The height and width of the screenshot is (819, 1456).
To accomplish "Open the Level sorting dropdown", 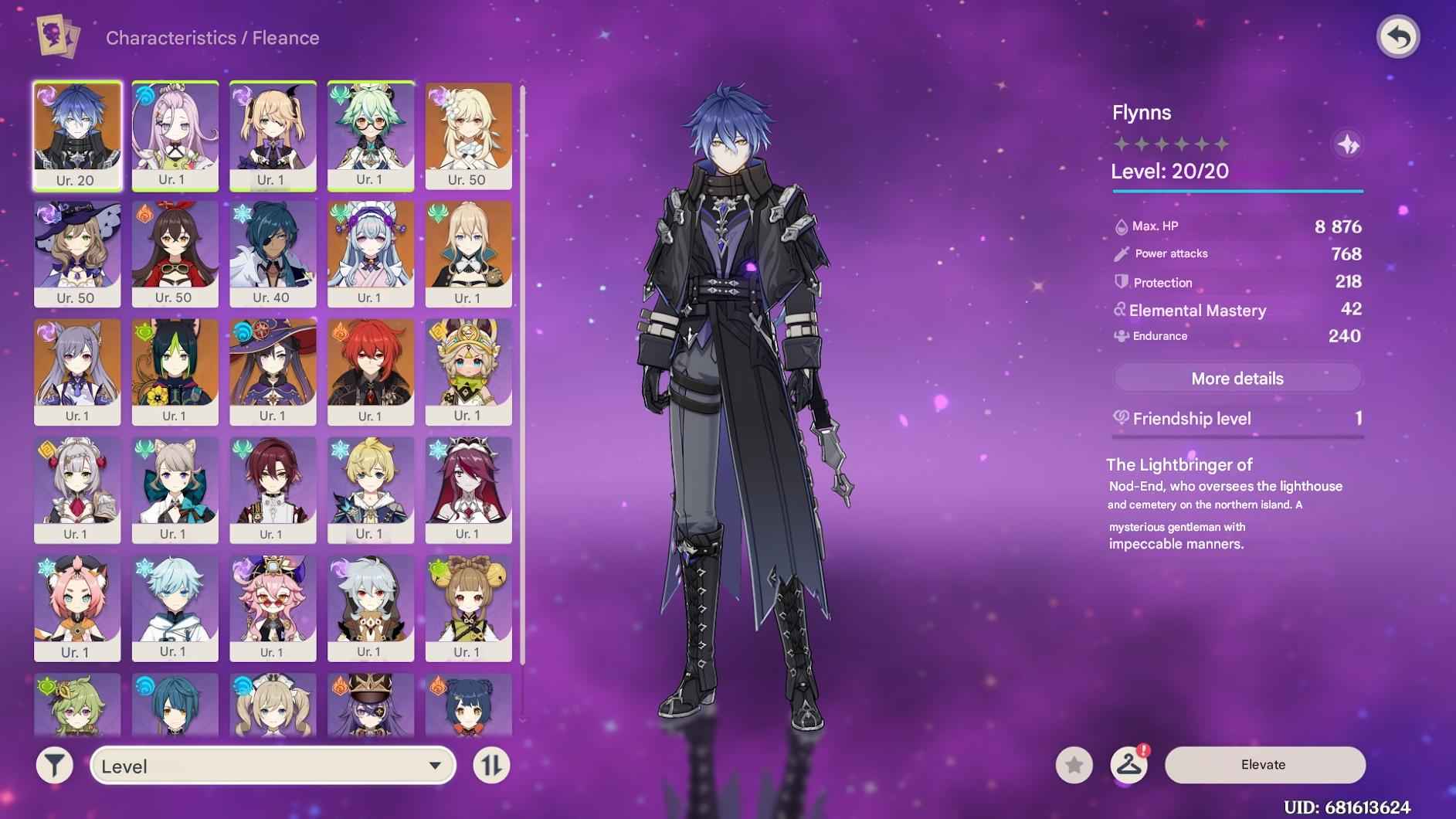I will pos(270,766).
